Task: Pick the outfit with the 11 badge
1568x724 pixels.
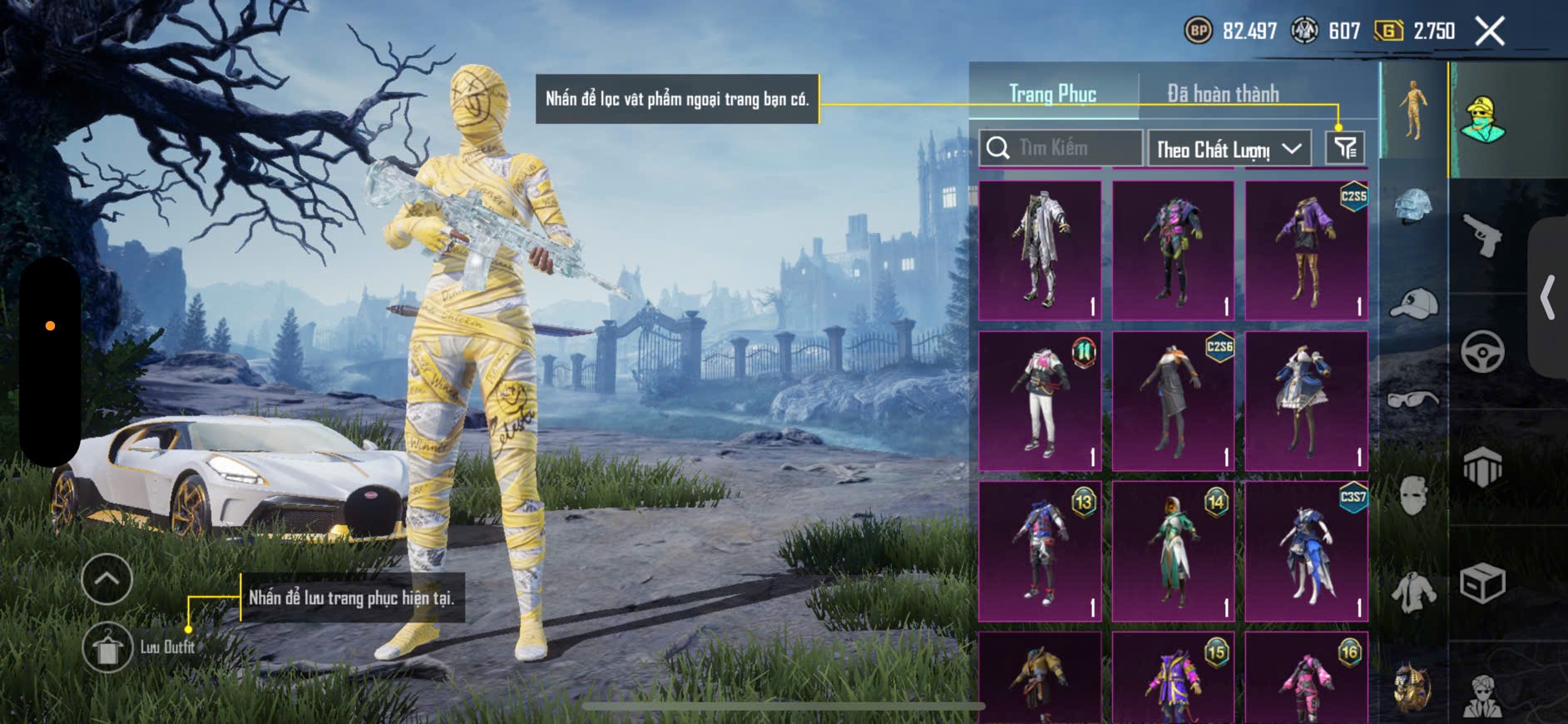Action: tap(1040, 400)
